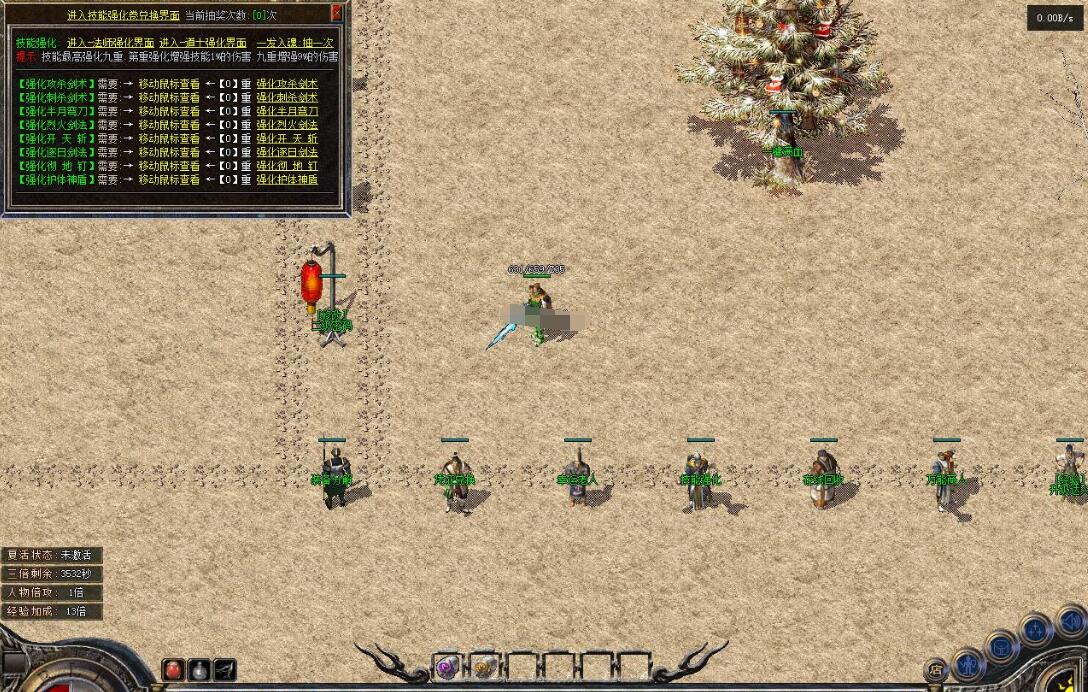Choose the underlined 强化烈火剑法 link
Screen dimensions: 1088x692
click(x=287, y=125)
